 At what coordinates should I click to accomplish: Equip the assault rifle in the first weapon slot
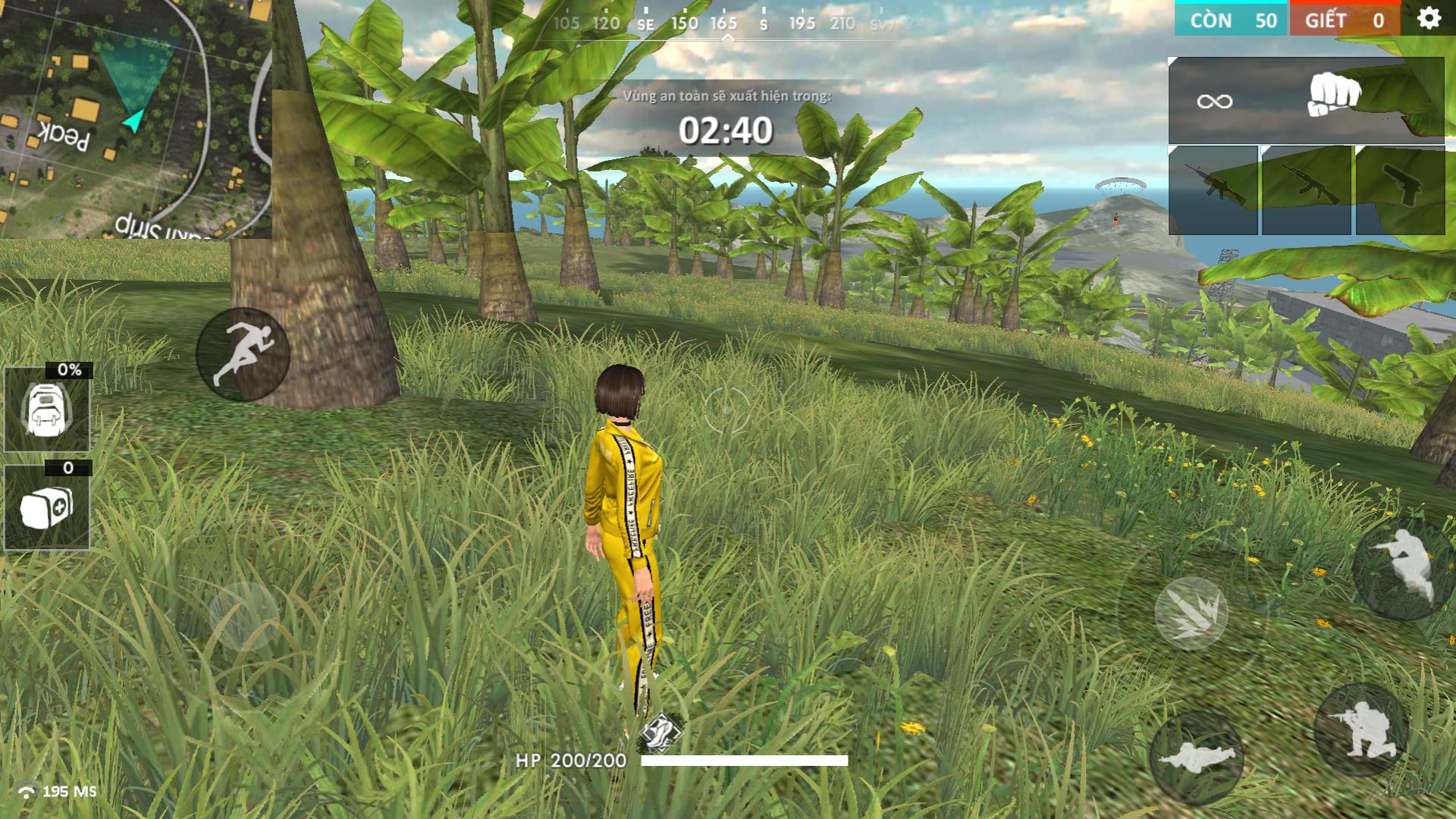(1213, 190)
